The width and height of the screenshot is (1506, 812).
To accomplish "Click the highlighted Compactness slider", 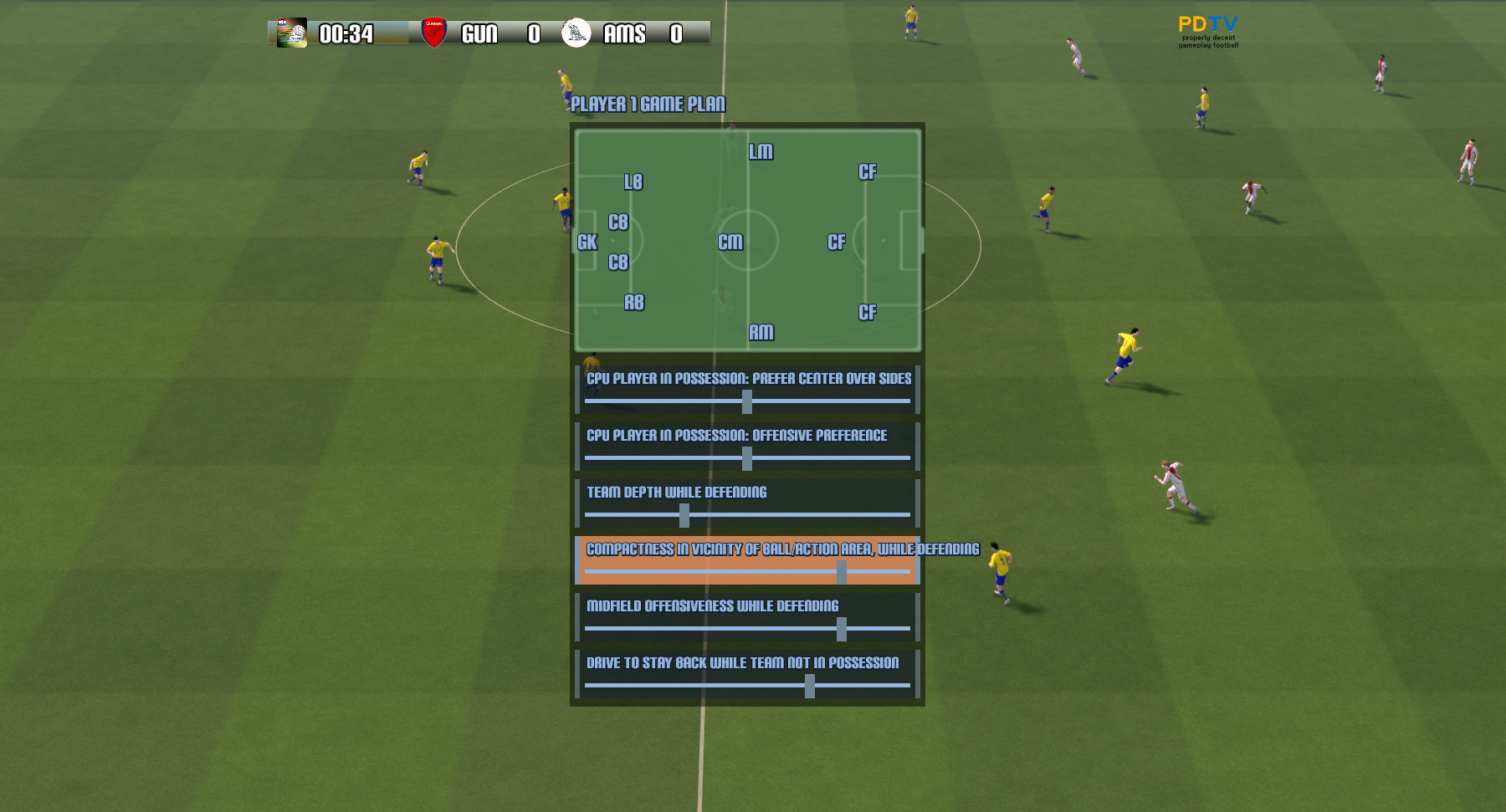I will 841,572.
